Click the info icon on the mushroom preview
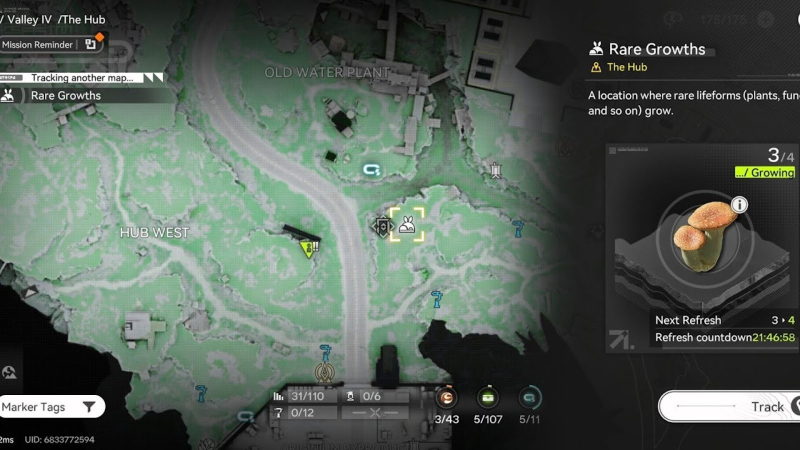Viewport: 800px width, 450px height. pyautogui.click(x=739, y=205)
